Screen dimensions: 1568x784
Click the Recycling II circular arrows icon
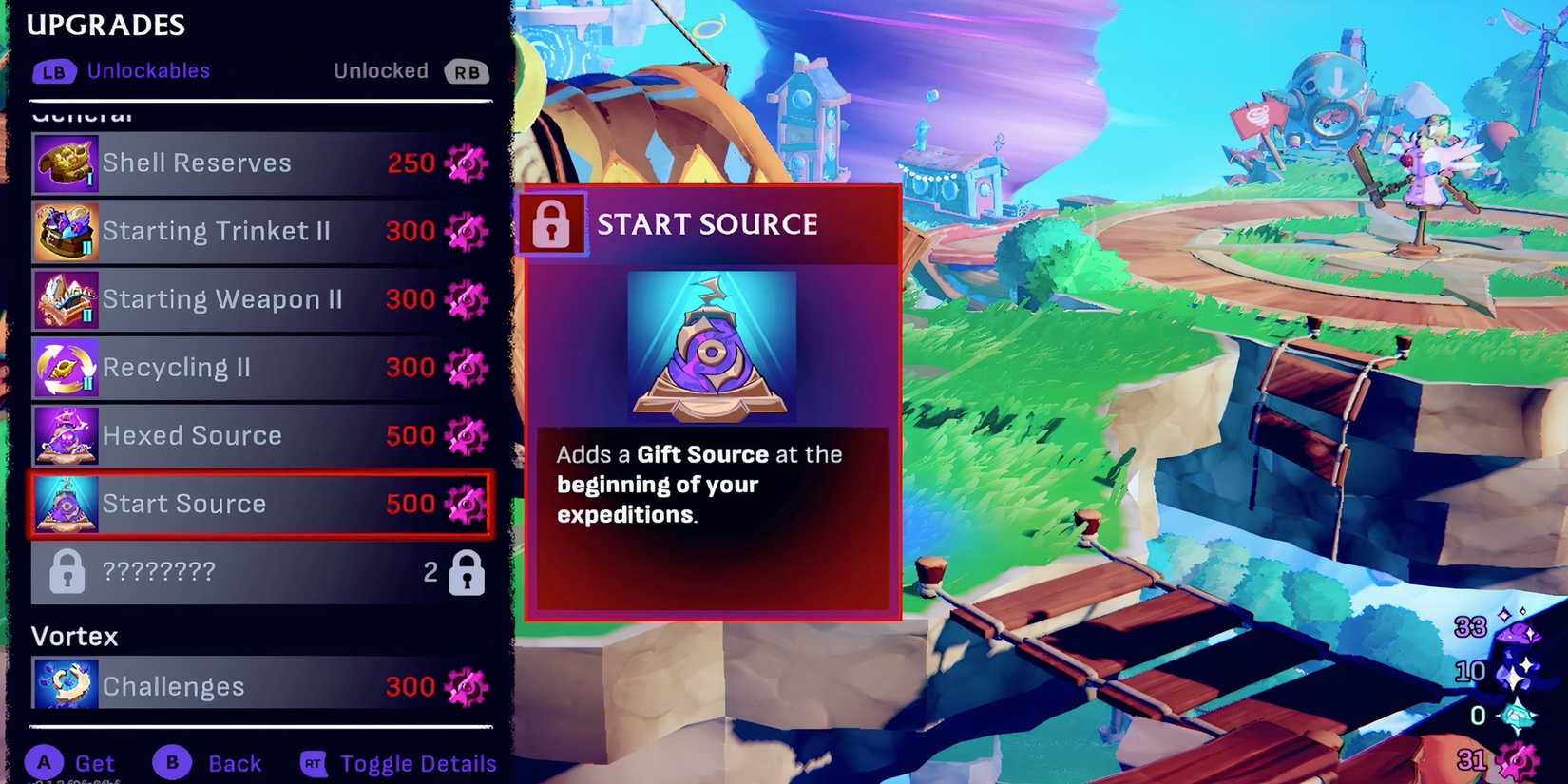pos(65,367)
